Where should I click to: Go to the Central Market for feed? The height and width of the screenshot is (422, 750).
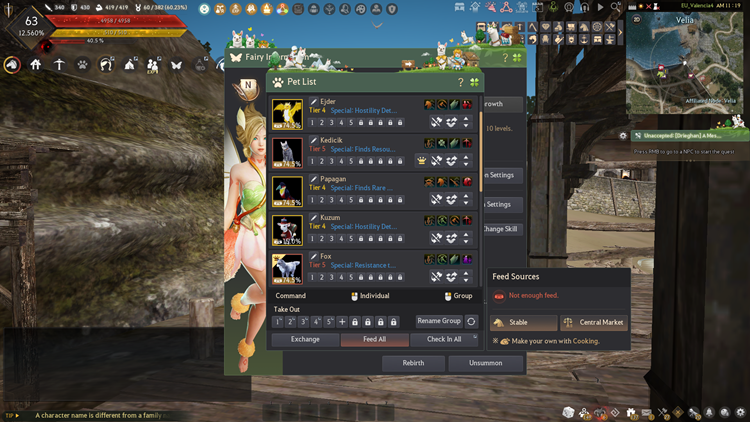pos(593,323)
